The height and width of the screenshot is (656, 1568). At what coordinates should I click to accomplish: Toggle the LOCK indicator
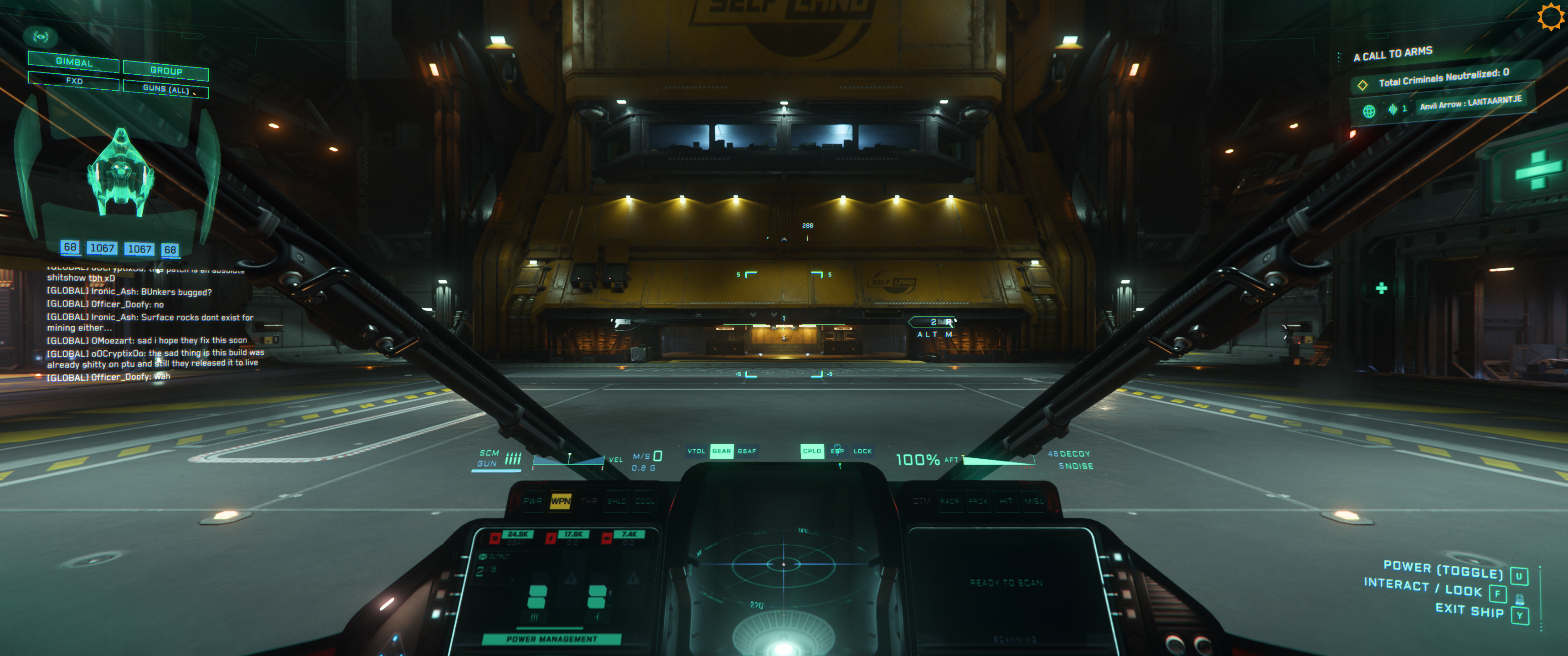click(x=862, y=451)
